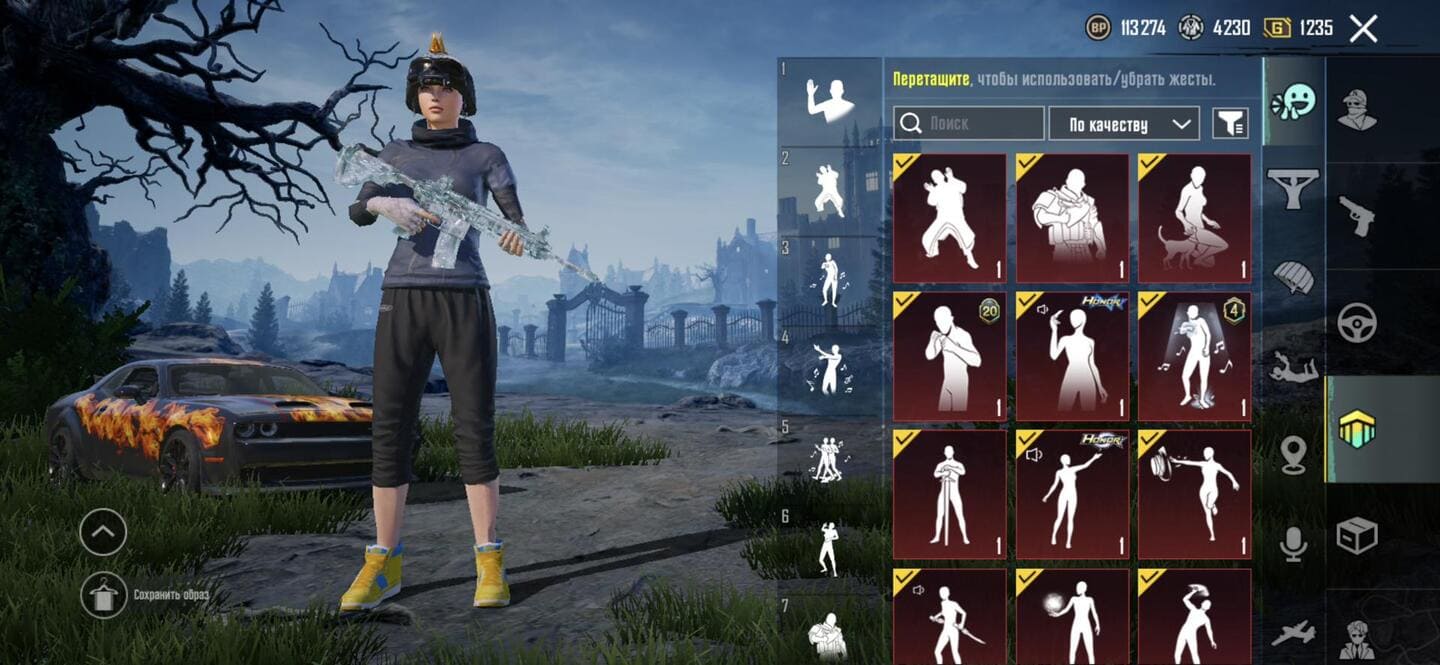The image size is (1440, 665).
Task: Select the group dance emote in slot 5
Action: 829,460
